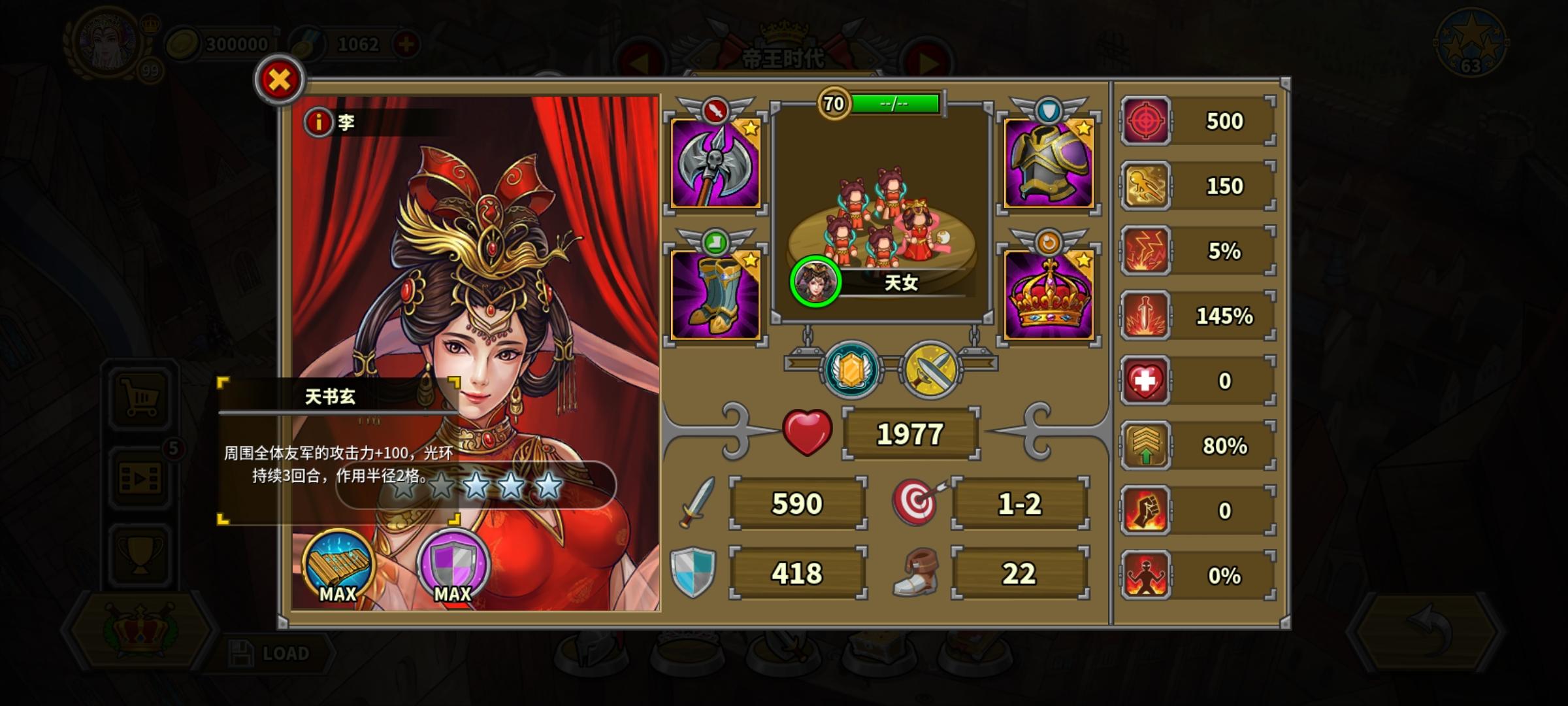The image size is (1568, 706).
Task: Show the red crosshair stat icon
Action: point(1145,121)
